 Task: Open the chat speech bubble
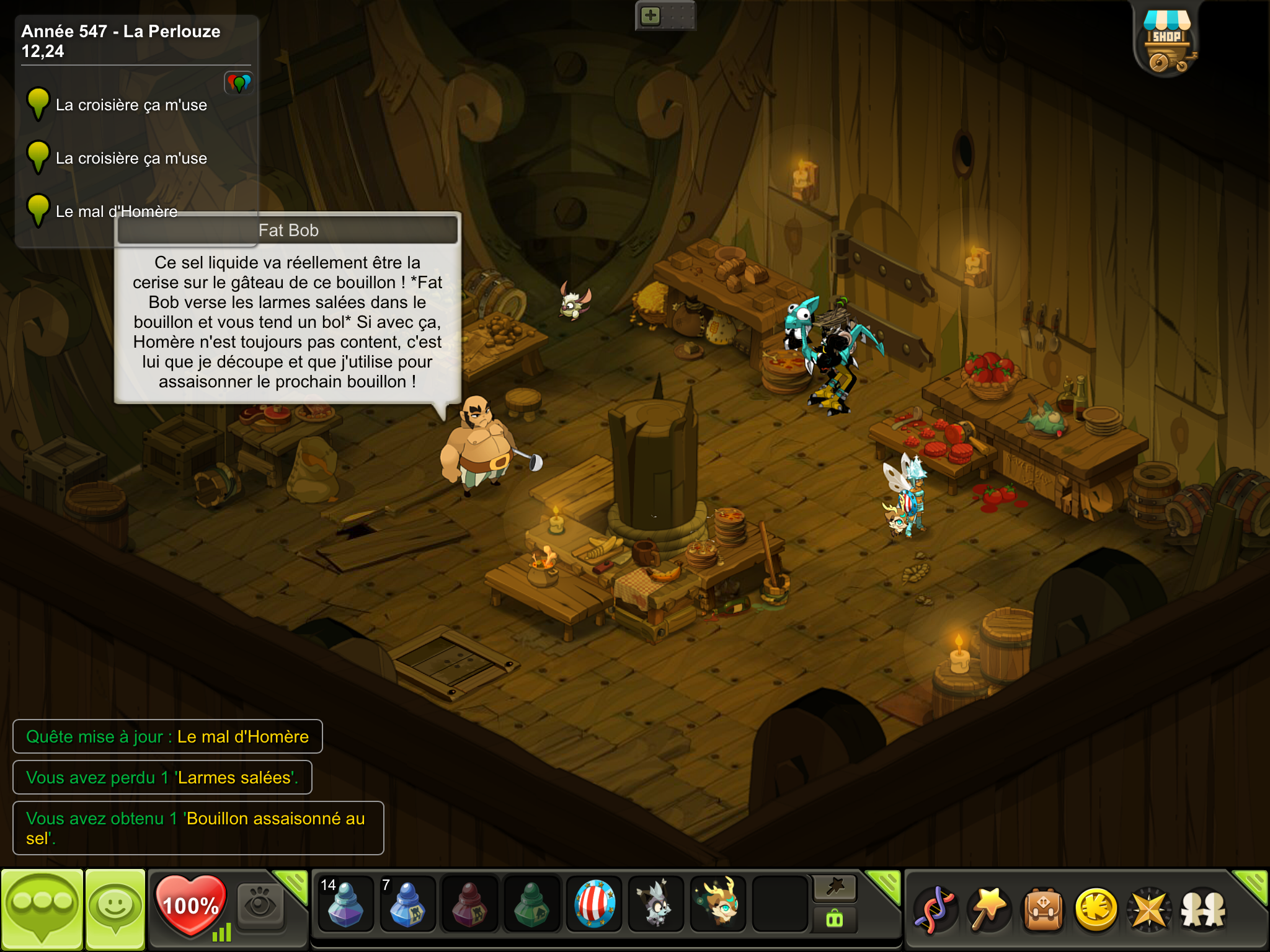(x=42, y=909)
